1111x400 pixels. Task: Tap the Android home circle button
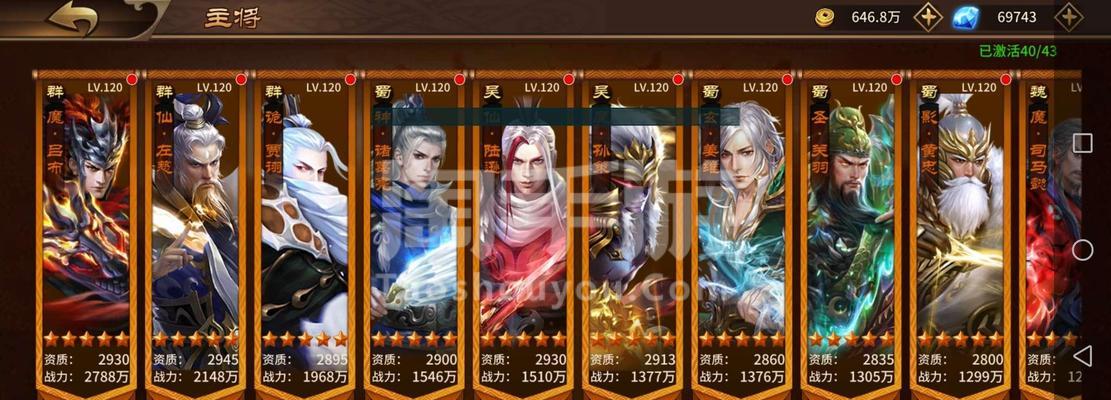(1082, 250)
